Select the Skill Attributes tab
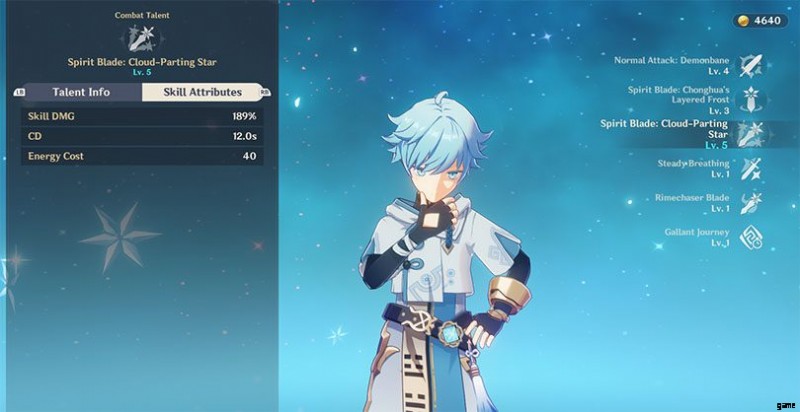 coord(202,92)
